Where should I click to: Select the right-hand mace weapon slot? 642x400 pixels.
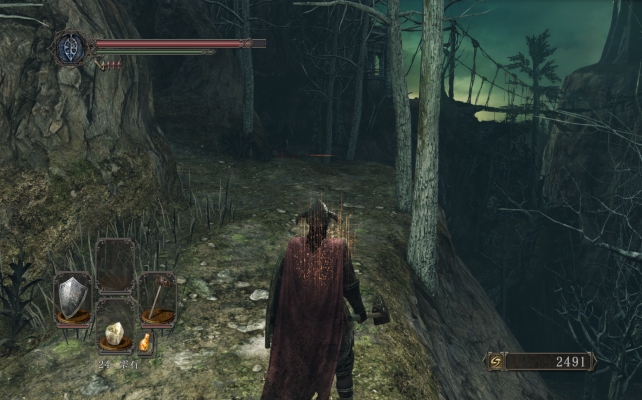coord(157,297)
